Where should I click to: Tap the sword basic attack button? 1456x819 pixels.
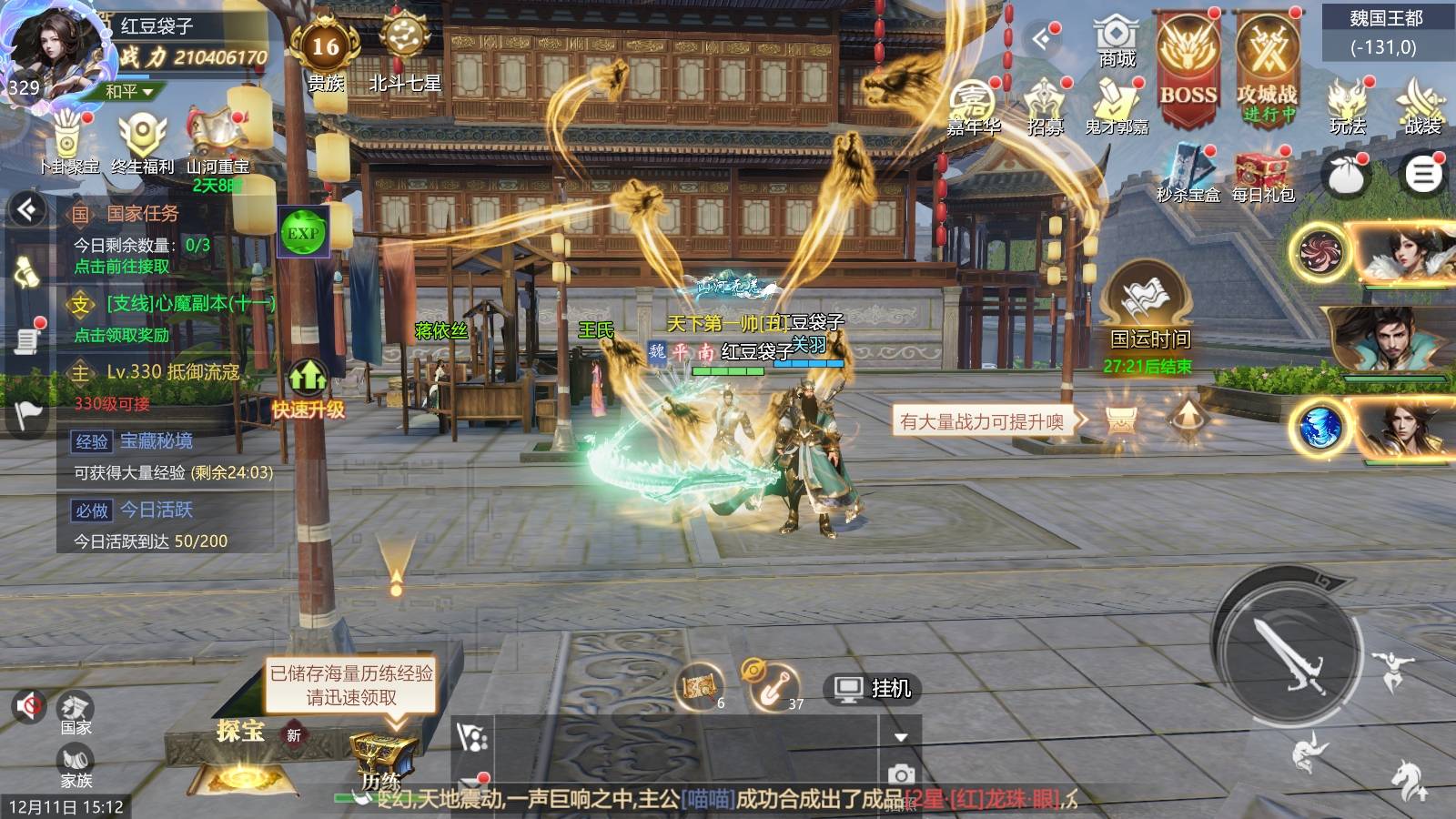click(1286, 652)
